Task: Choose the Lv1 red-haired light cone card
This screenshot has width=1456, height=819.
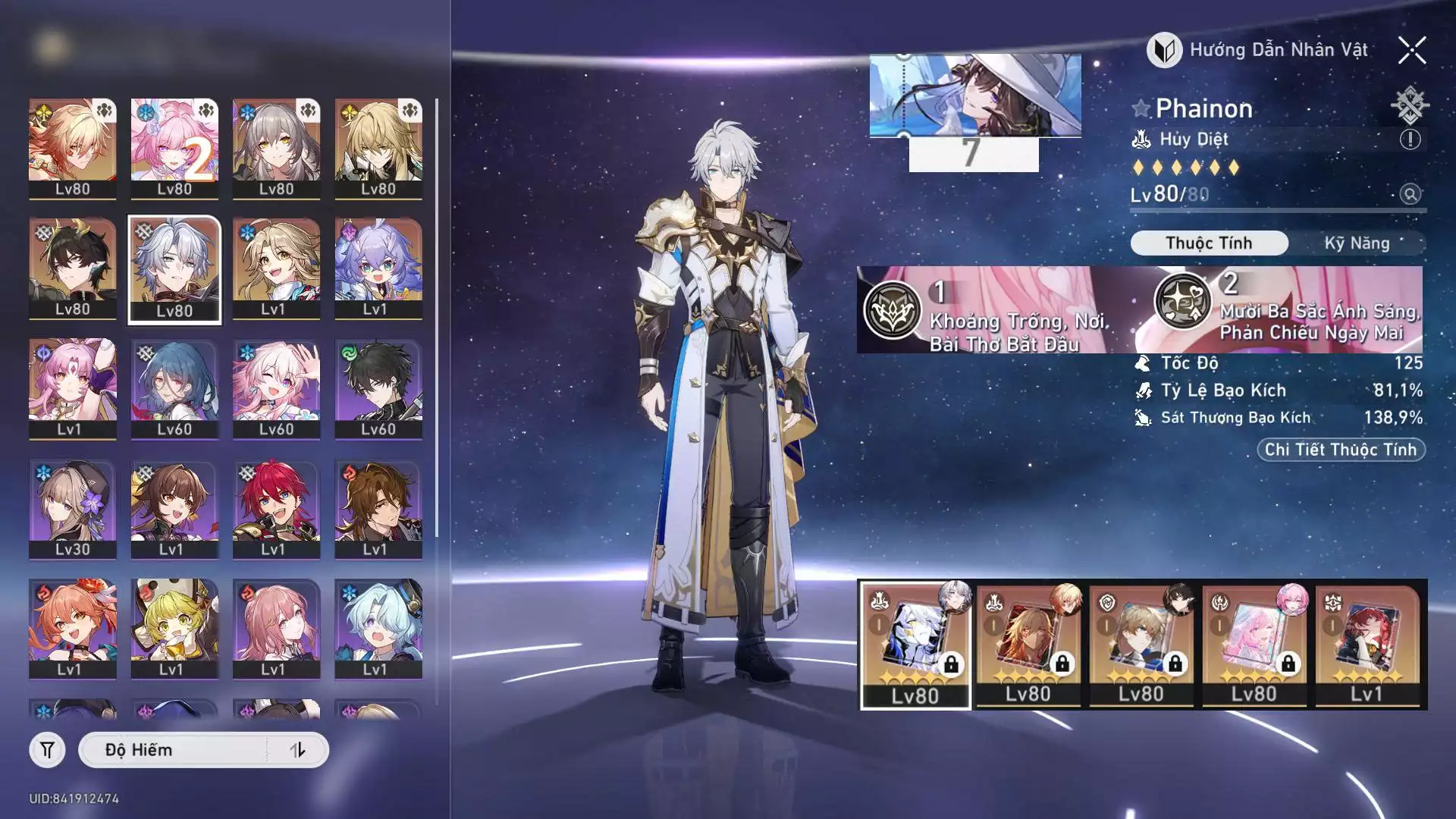Action: coord(1367,645)
